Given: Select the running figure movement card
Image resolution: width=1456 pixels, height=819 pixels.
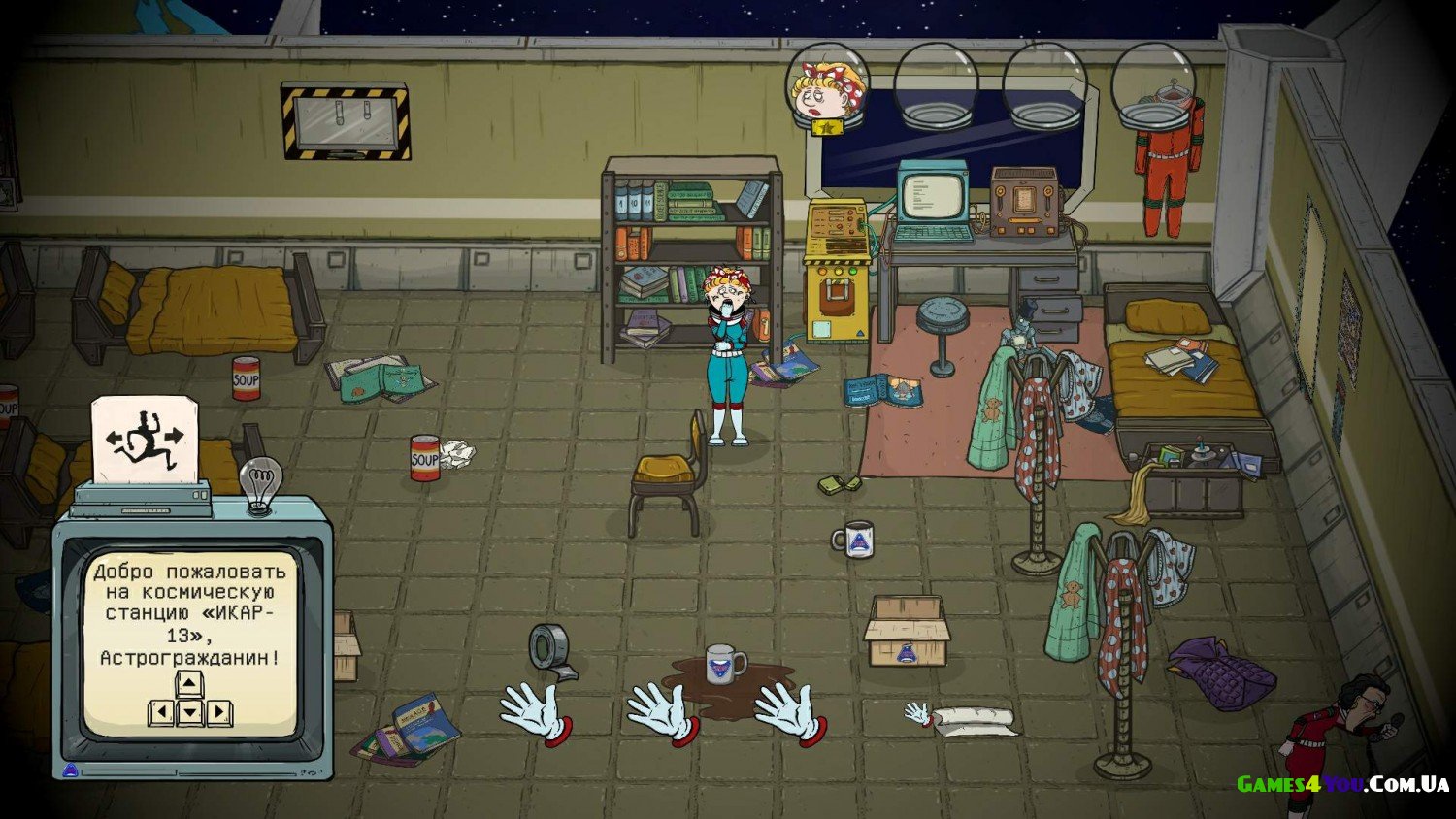Looking at the screenshot, I should coord(145,441).
